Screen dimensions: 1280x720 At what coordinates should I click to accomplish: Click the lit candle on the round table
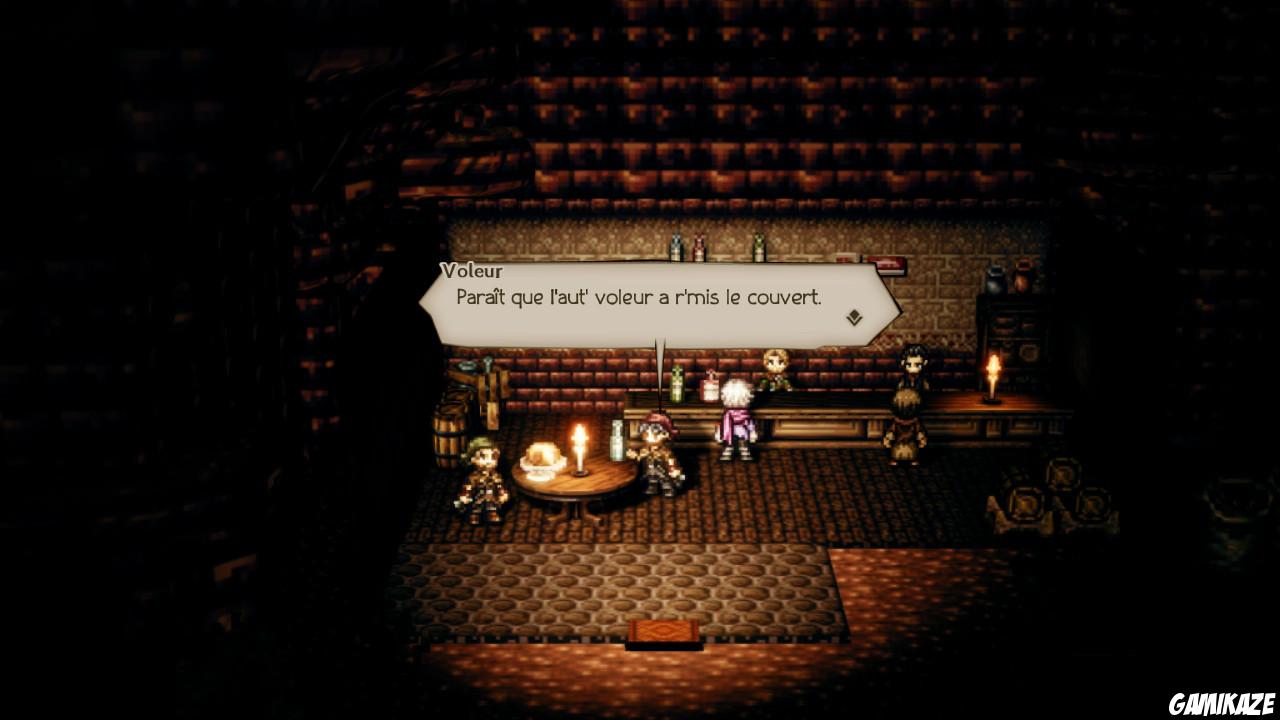(578, 450)
